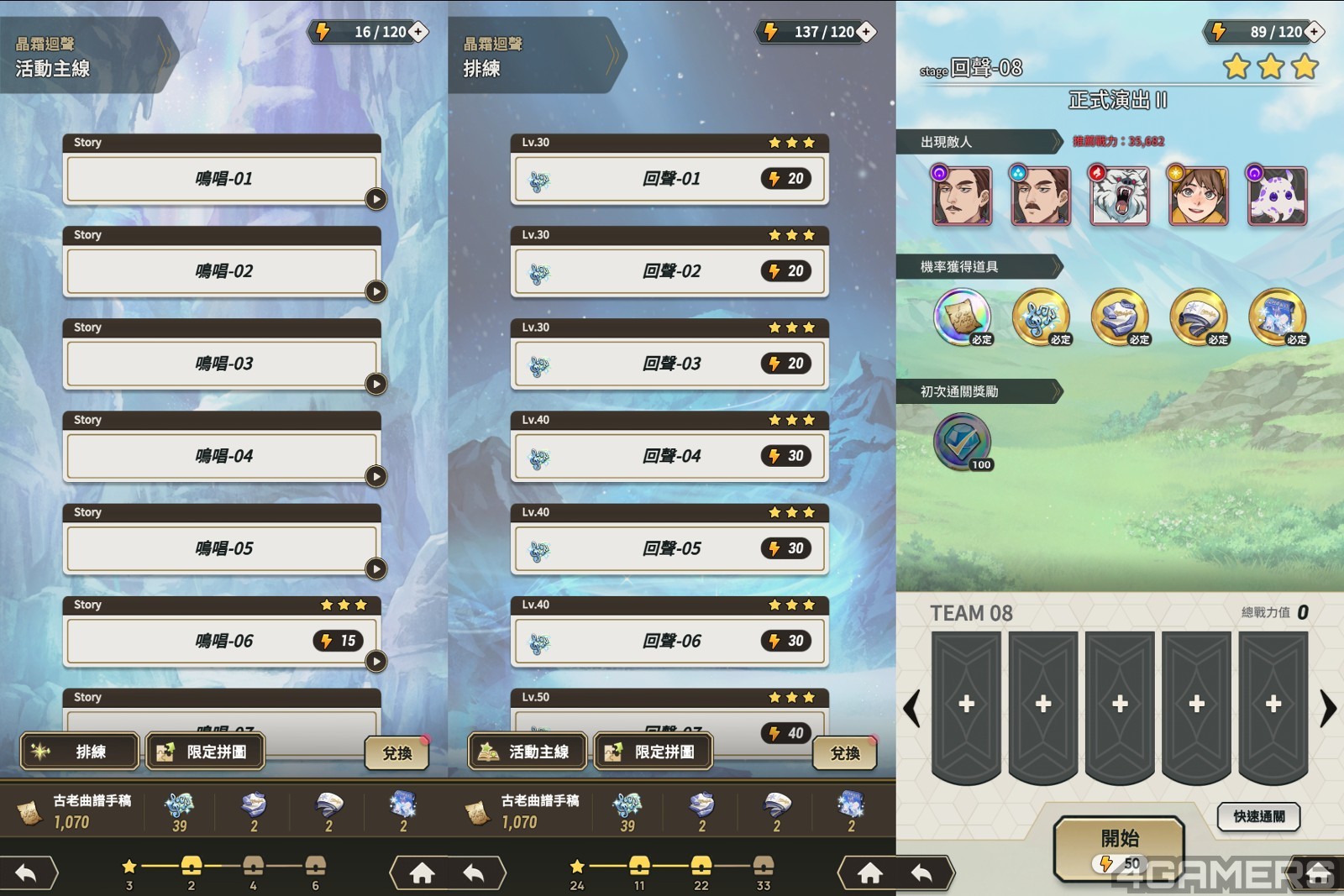
Task: Add stamina via plus next to 89/120
Action: (x=1314, y=32)
